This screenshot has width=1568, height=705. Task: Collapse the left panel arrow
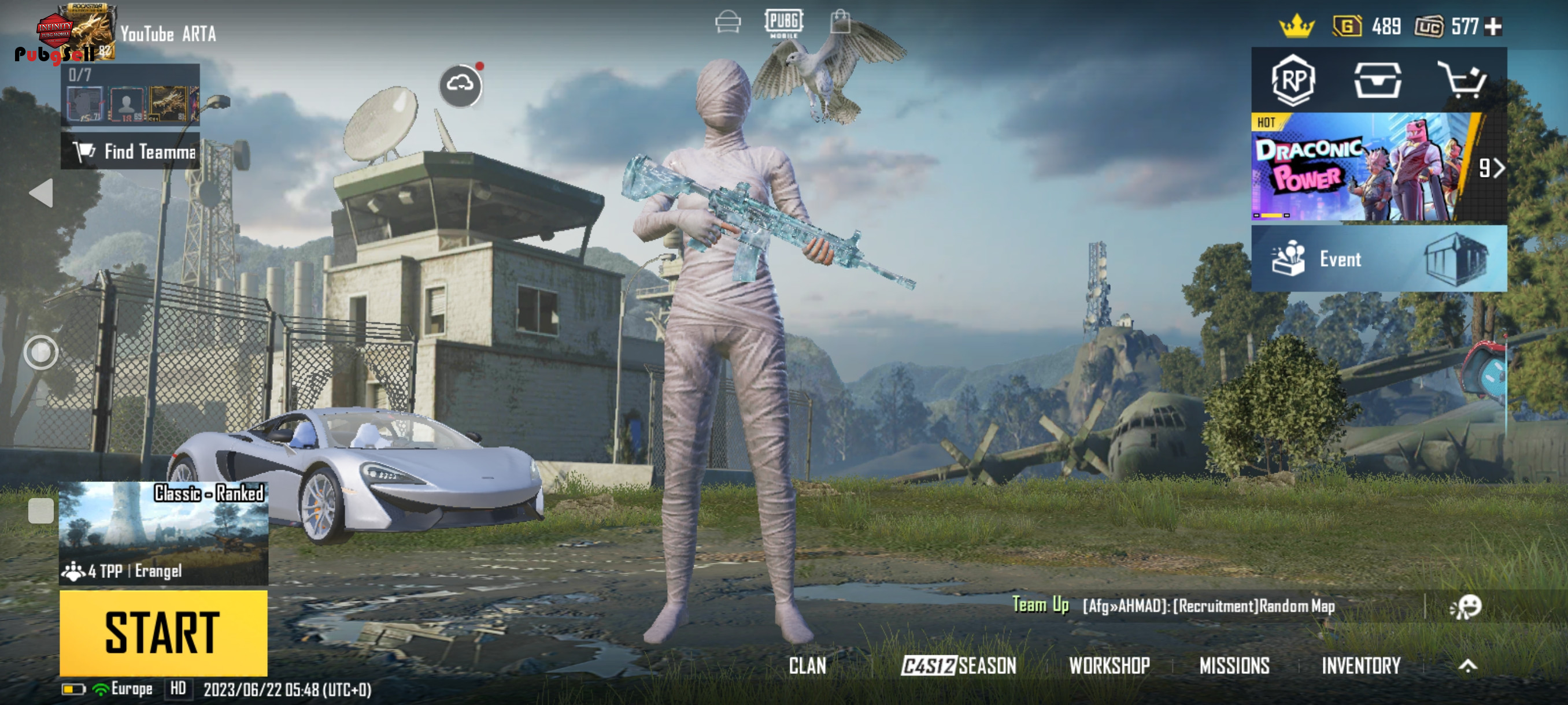coord(42,194)
